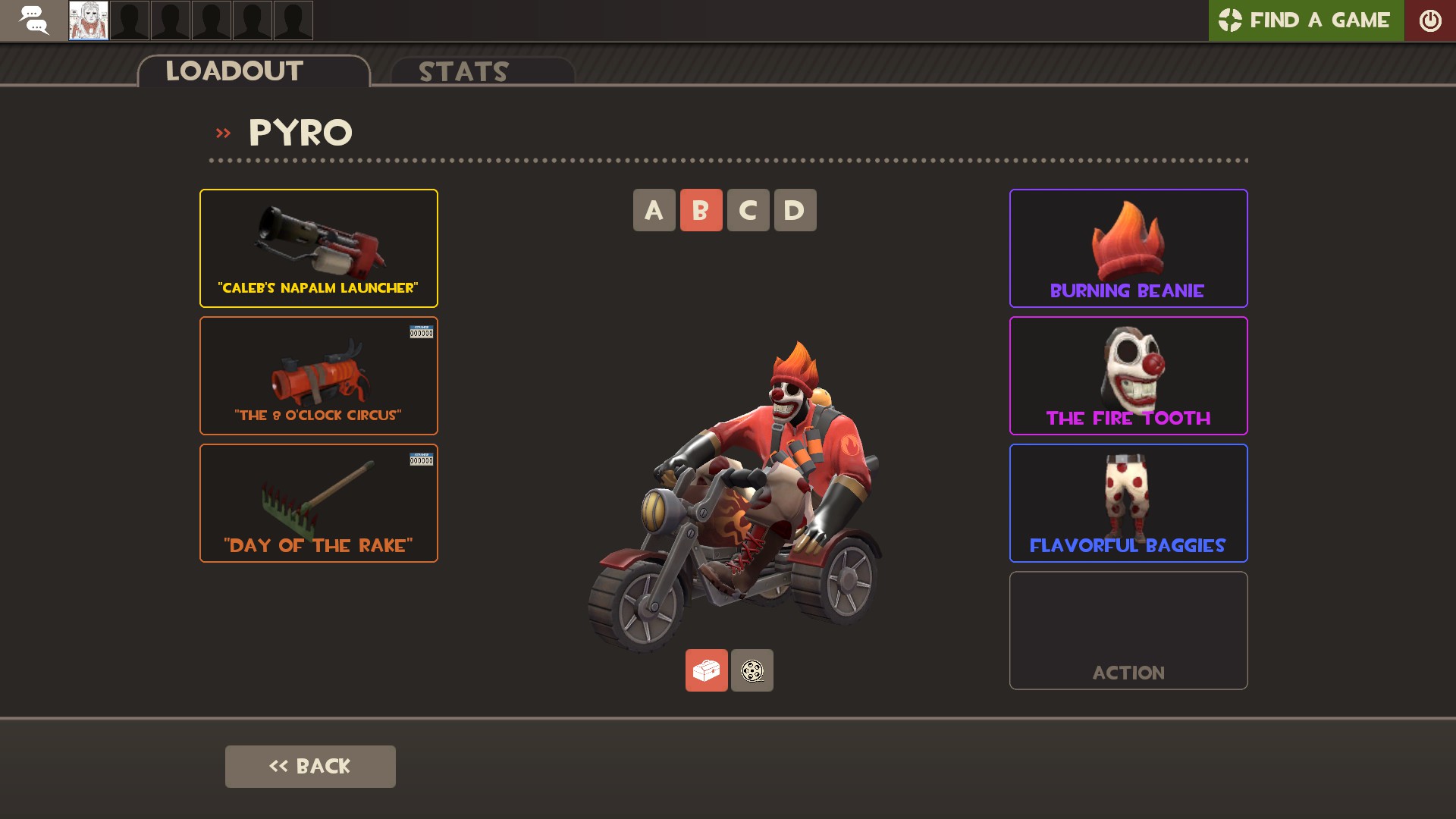The height and width of the screenshot is (819, 1456).
Task: Change the Day of the Rake melee slot
Action: click(x=318, y=503)
